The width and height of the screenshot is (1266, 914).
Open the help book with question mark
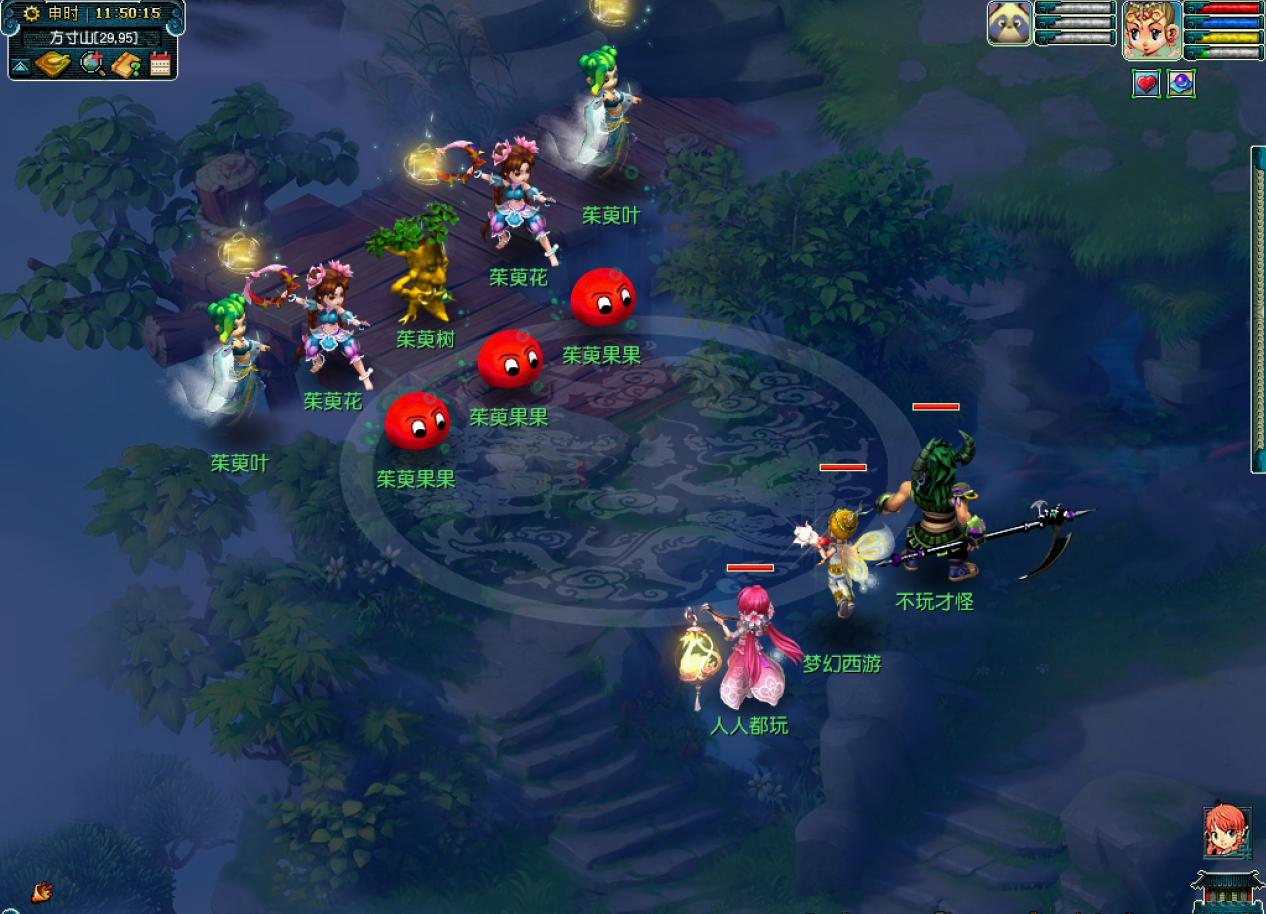pyautogui.click(x=127, y=65)
